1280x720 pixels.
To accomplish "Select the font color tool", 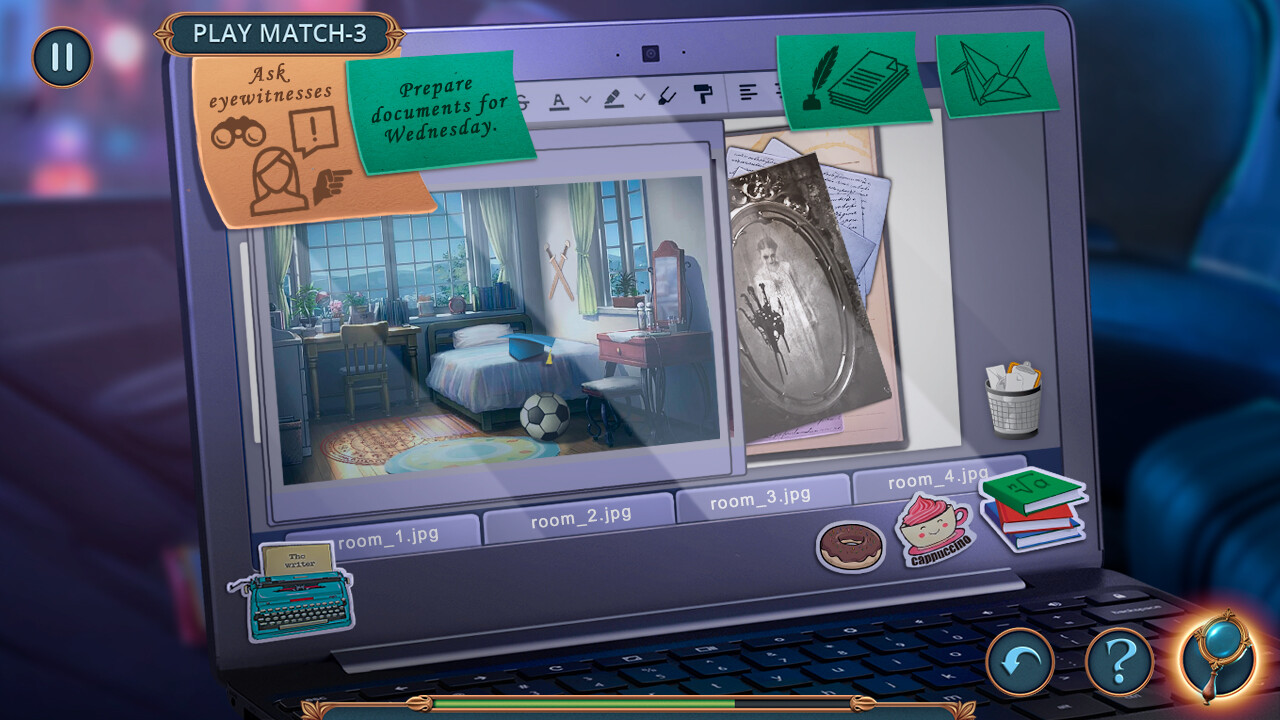I will point(558,100).
